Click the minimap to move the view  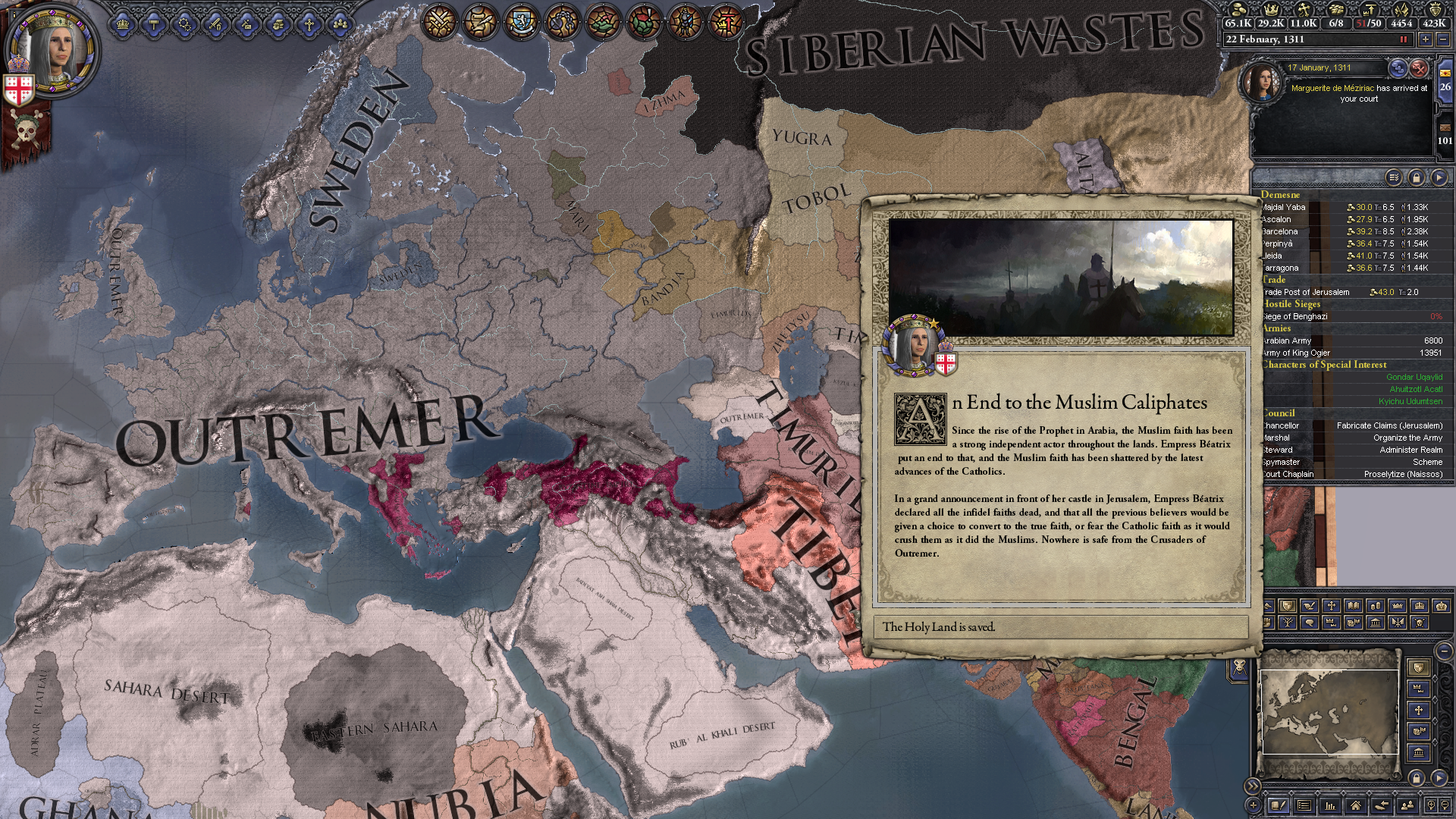pyautogui.click(x=1329, y=713)
